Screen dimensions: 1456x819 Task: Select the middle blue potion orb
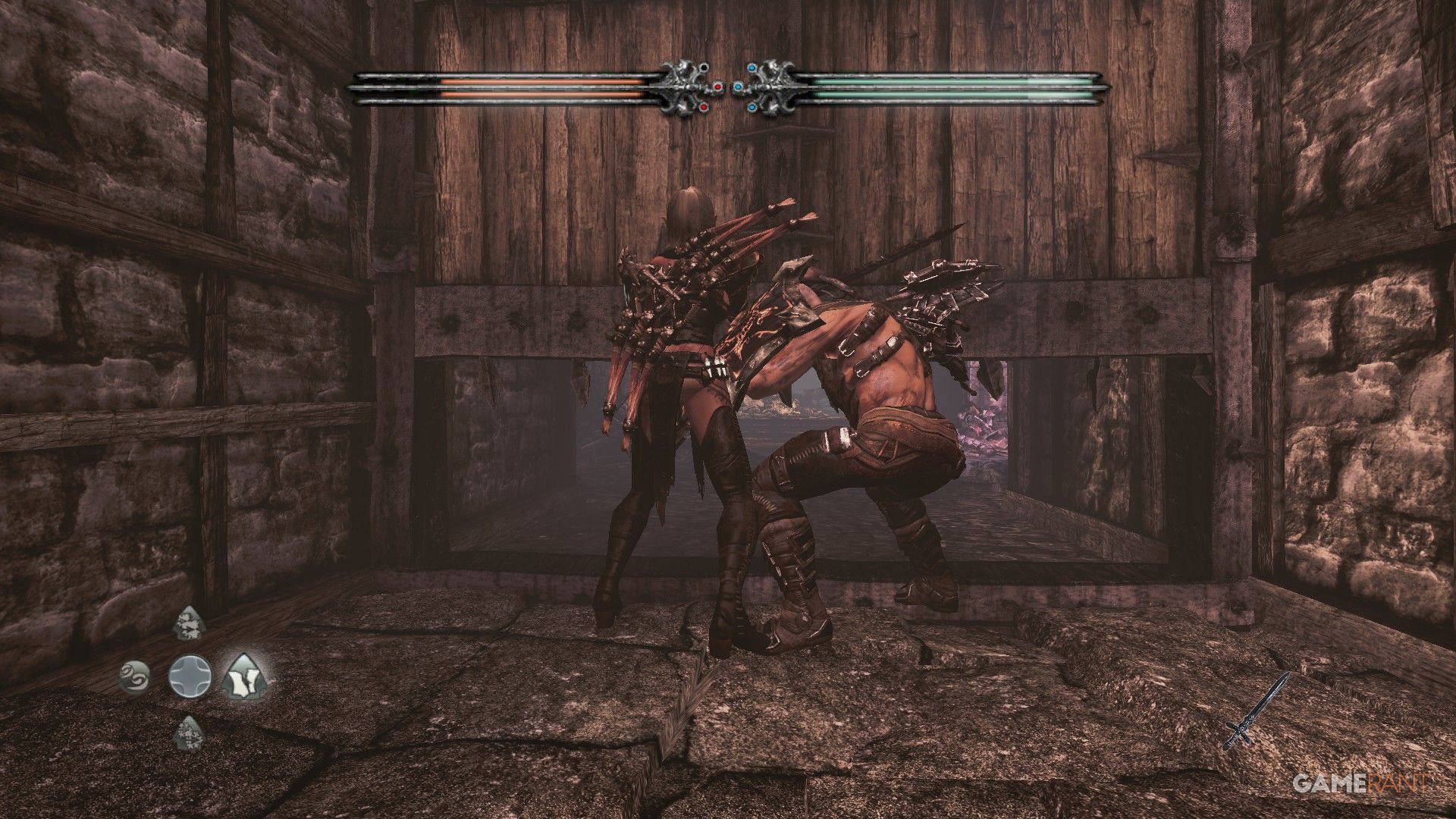point(738,87)
